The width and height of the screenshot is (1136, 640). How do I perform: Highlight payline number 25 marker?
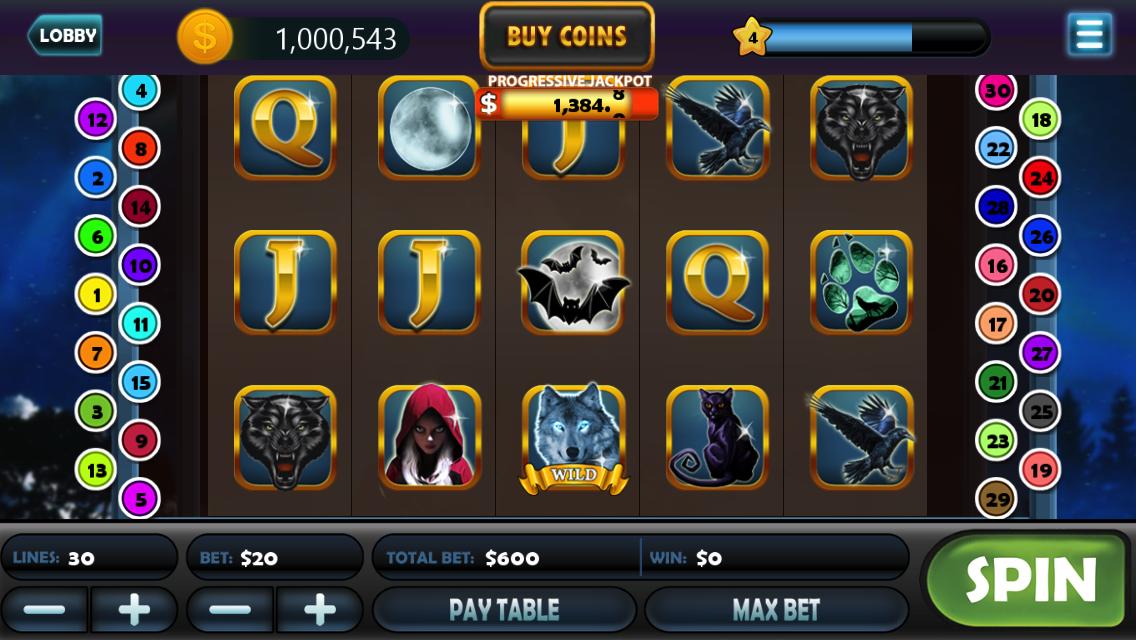click(1041, 411)
